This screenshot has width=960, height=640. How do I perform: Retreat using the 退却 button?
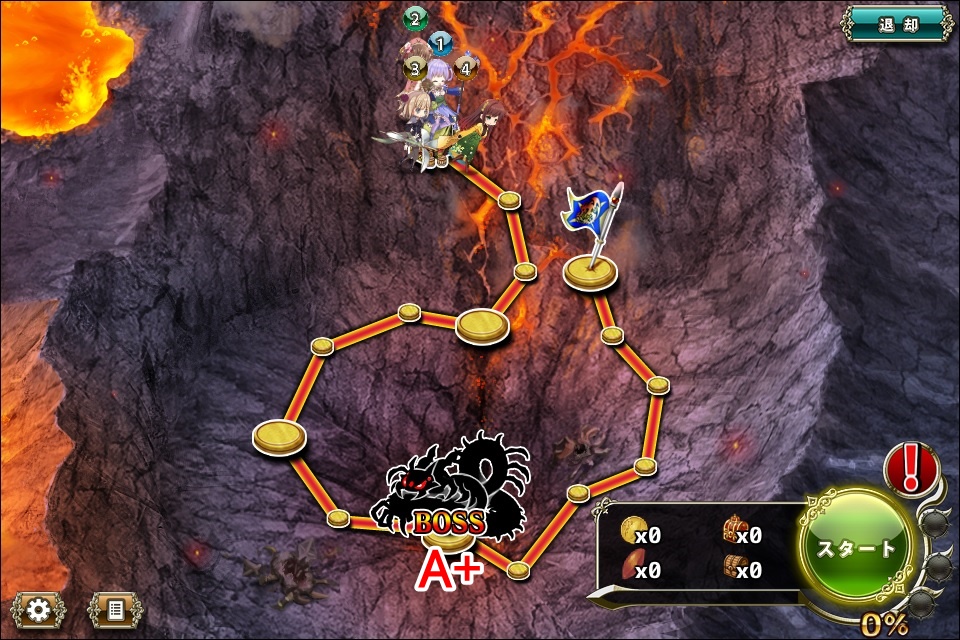pos(895,25)
